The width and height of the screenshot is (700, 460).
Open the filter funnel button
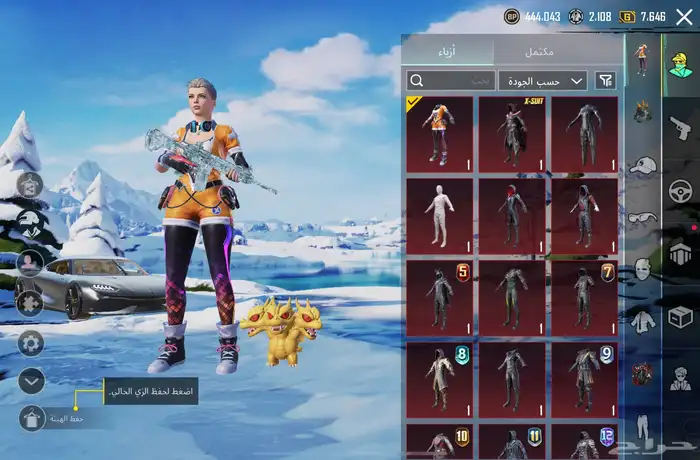pyautogui.click(x=605, y=80)
